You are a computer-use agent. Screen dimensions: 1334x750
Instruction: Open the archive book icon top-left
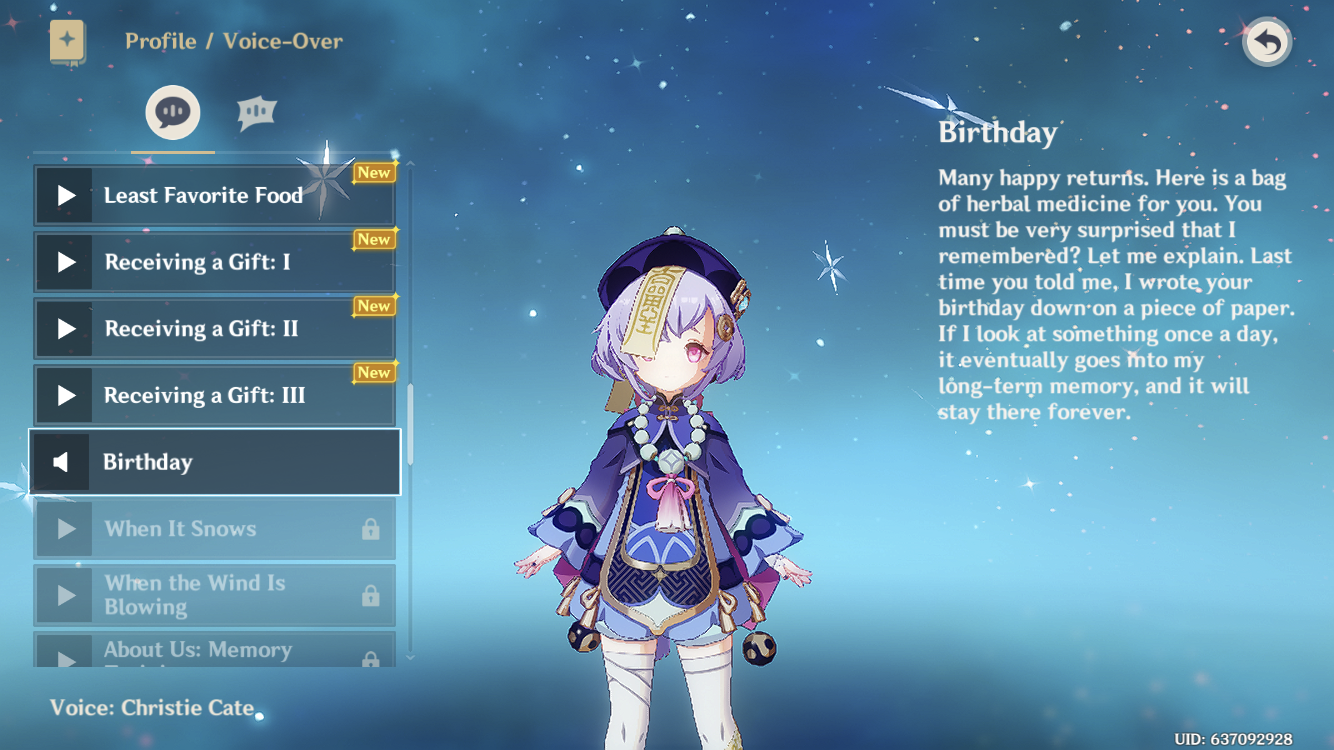point(66,41)
